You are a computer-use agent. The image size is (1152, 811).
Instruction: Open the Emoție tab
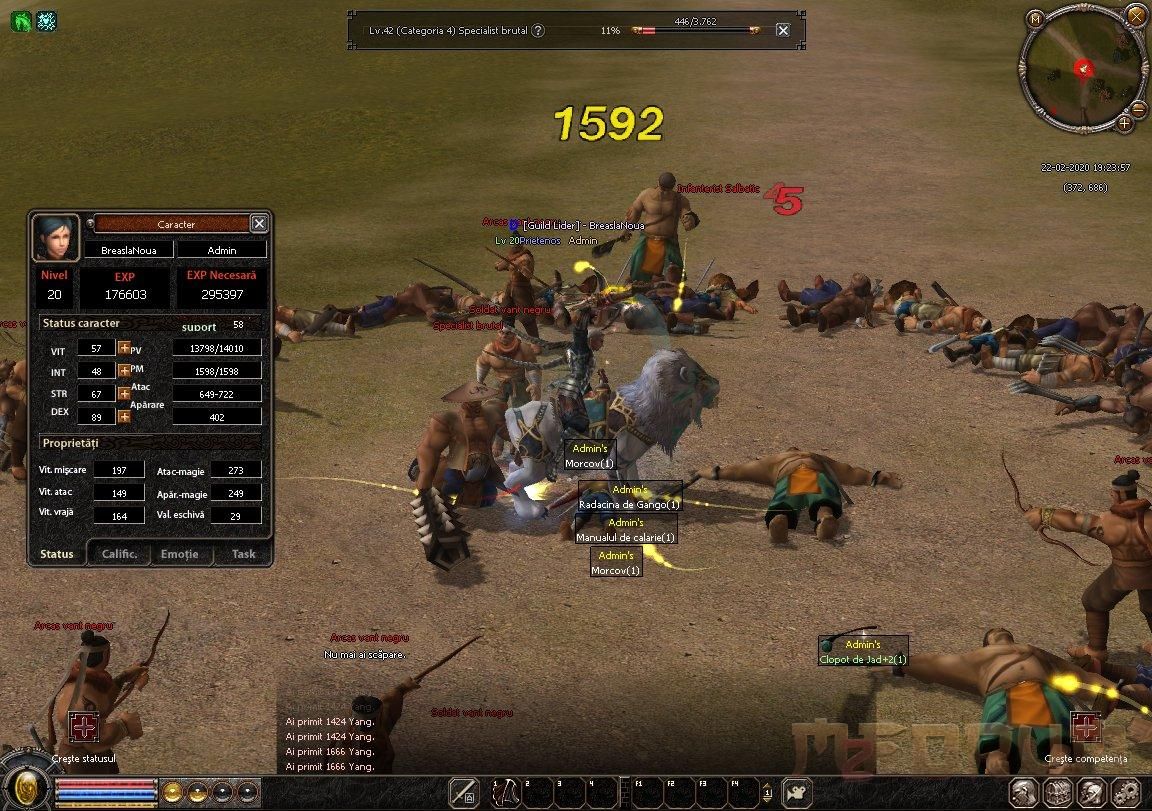coord(180,554)
